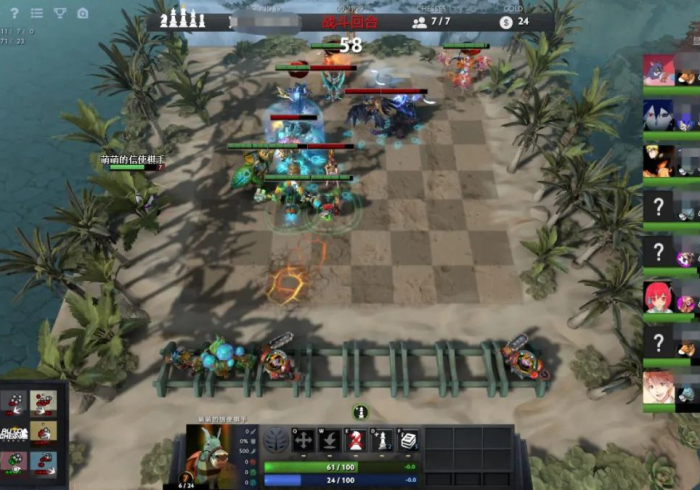The width and height of the screenshot is (700, 490).
Task: Activate the downward arrow recall ability
Action: [330, 440]
